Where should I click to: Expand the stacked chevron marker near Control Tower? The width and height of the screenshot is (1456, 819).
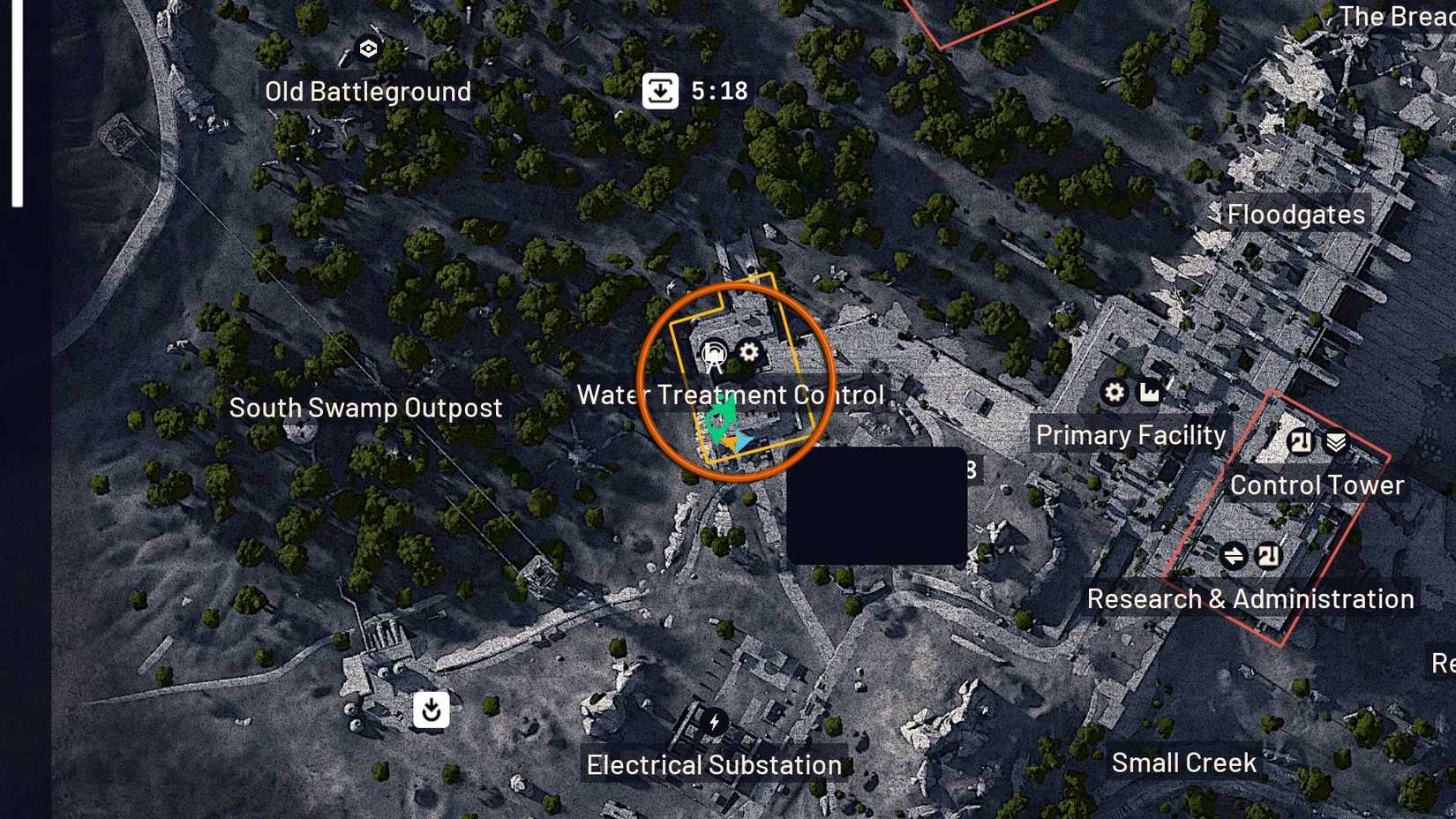point(1335,443)
